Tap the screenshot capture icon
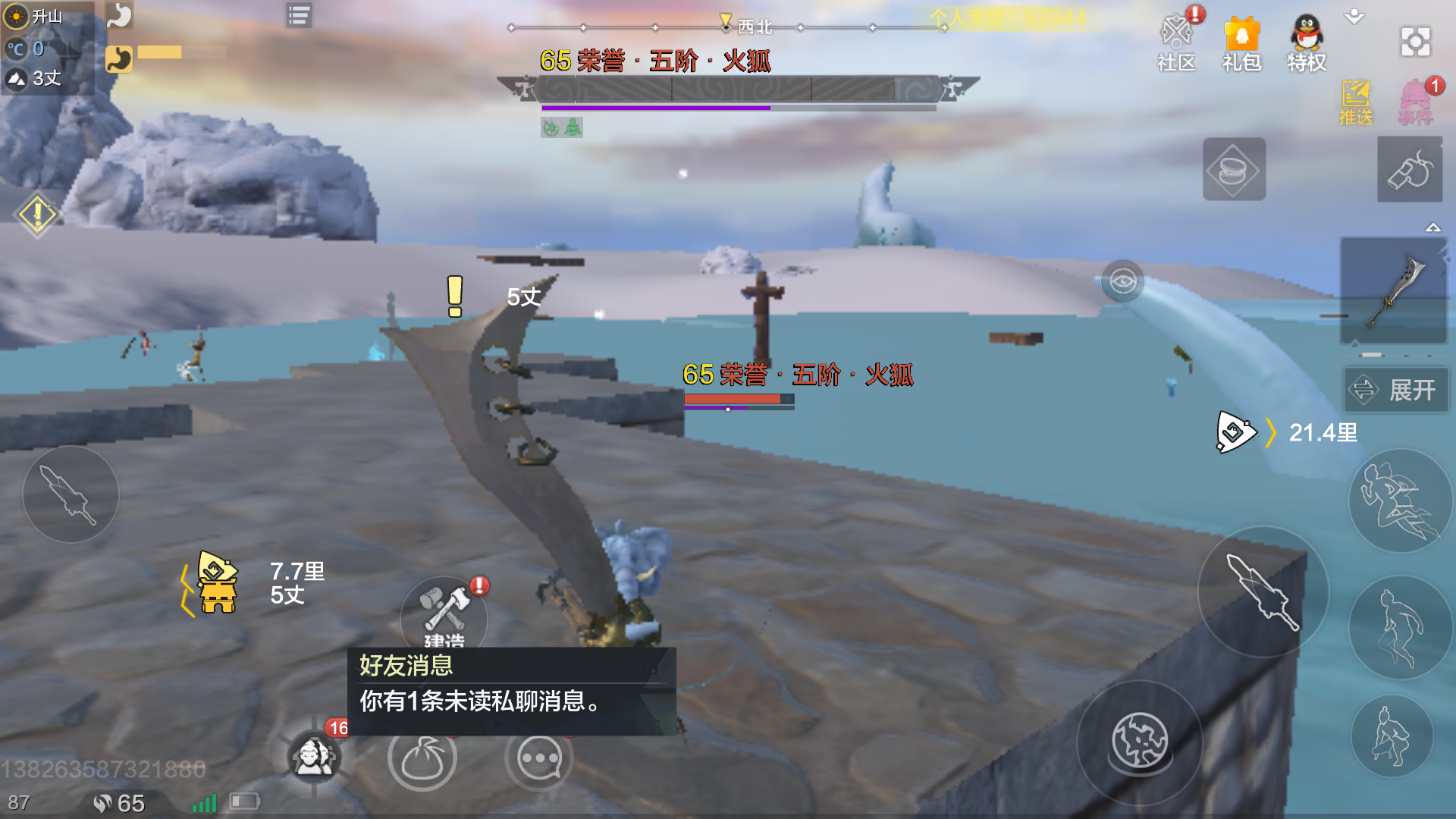 click(1415, 42)
